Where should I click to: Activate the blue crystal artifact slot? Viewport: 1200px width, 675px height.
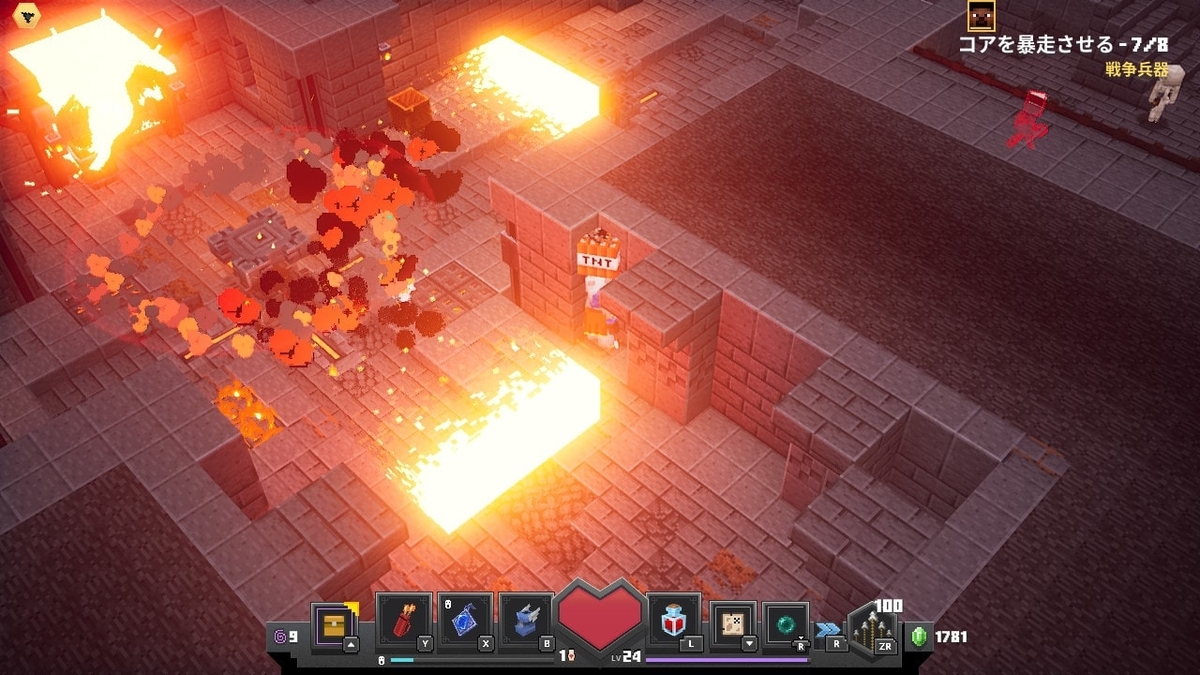[x=466, y=622]
